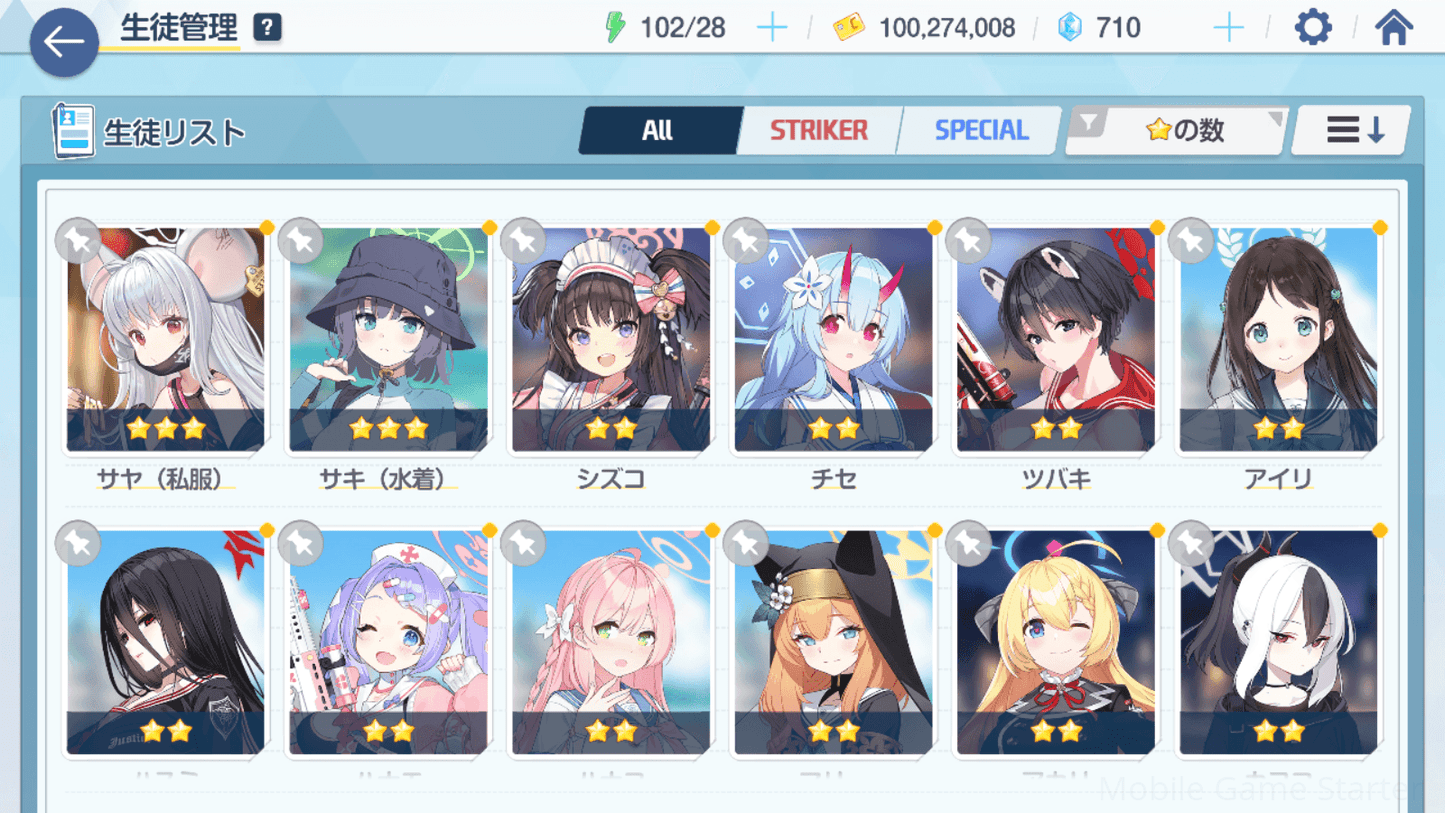Screen dimensions: 1445x813
Task: Choose the pink-haired student card
Action: (x=611, y=642)
